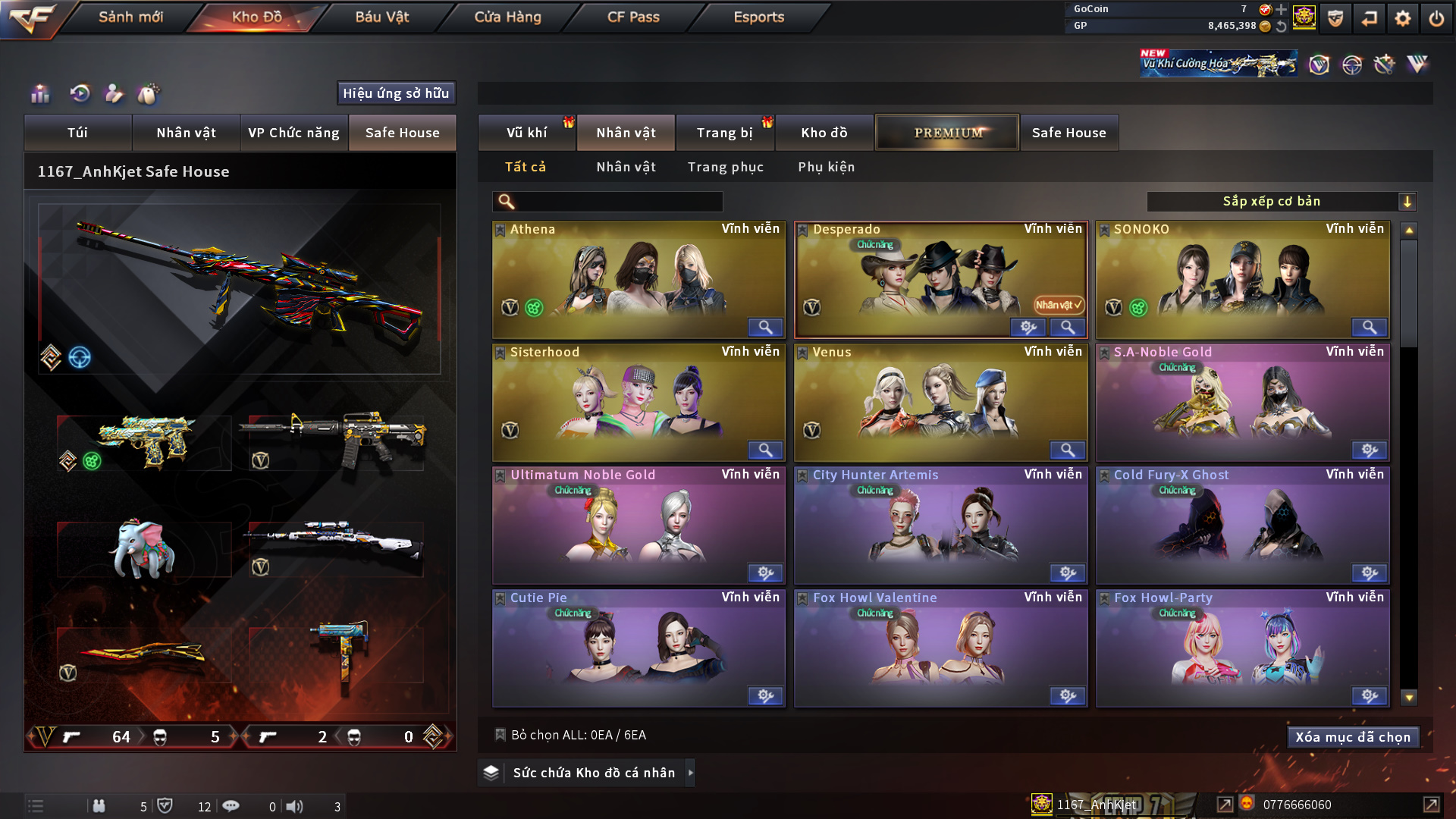Screen dimensions: 1456x819
Task: Filter by Trang phục costumes
Action: click(x=725, y=167)
